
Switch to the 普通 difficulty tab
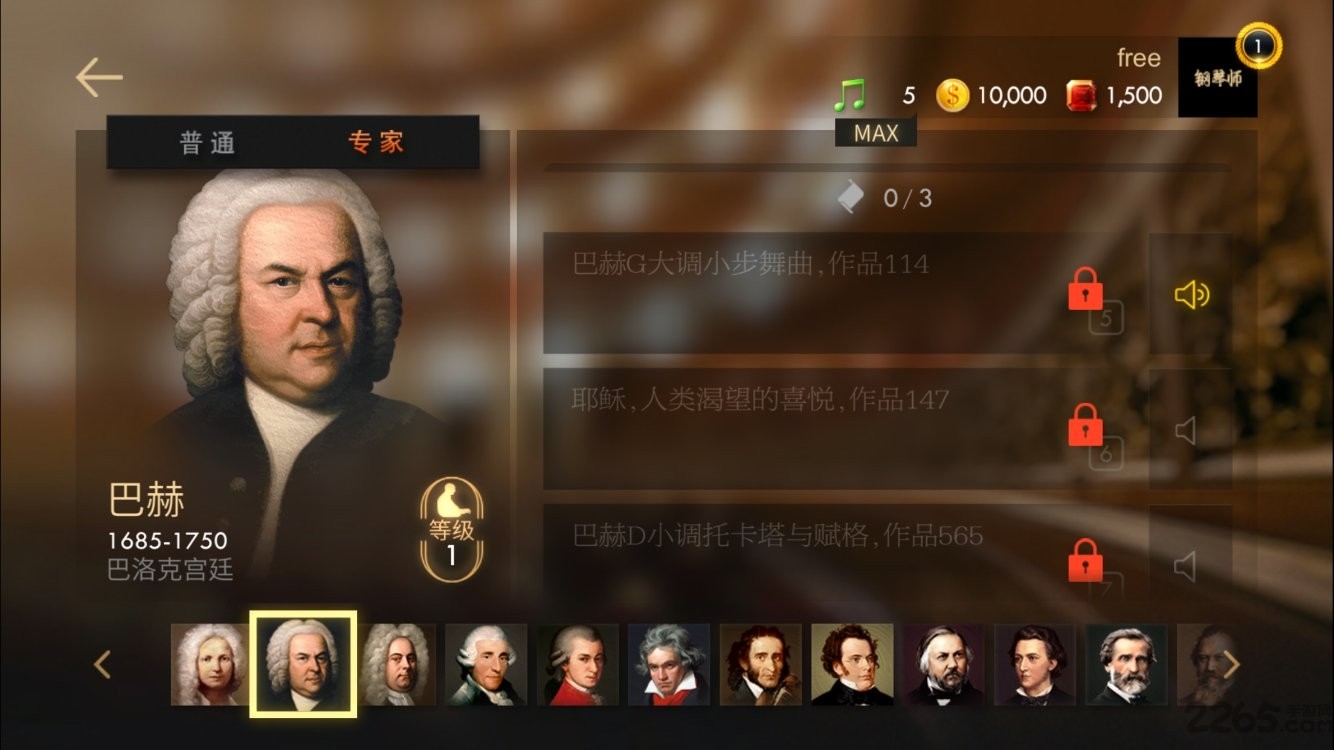pyautogui.click(x=208, y=143)
